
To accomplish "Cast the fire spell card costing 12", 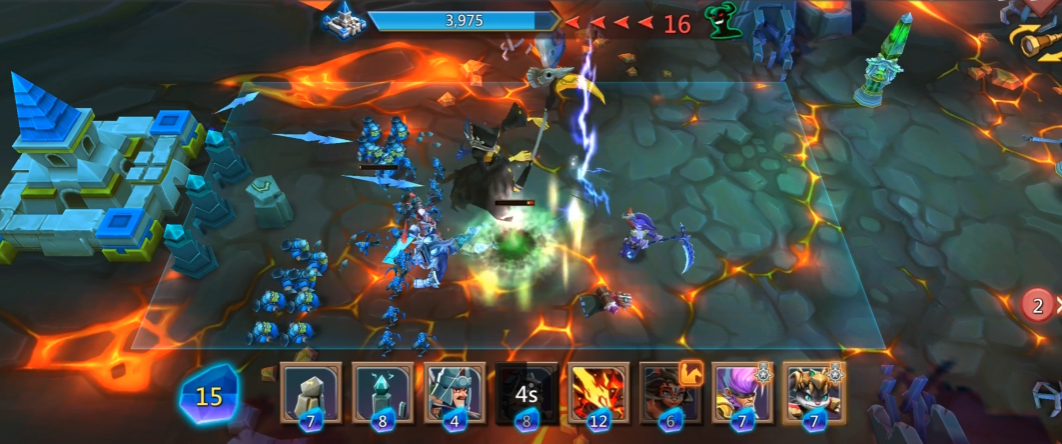I will point(599,393).
